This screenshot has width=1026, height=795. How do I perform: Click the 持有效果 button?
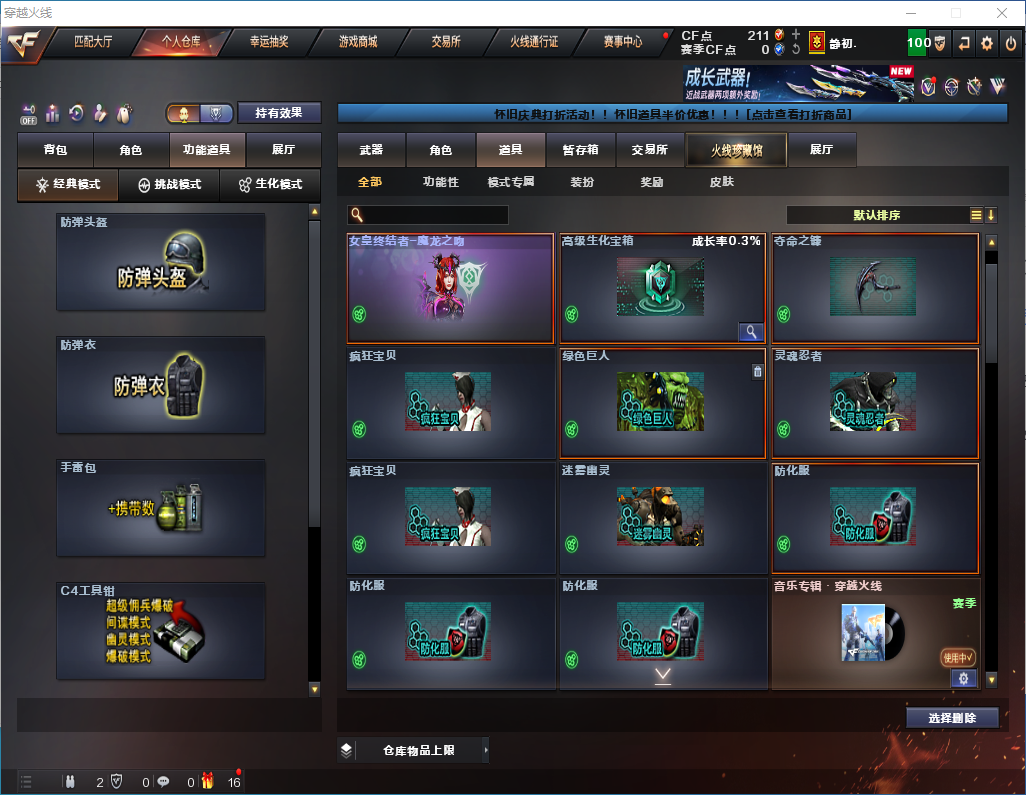279,113
